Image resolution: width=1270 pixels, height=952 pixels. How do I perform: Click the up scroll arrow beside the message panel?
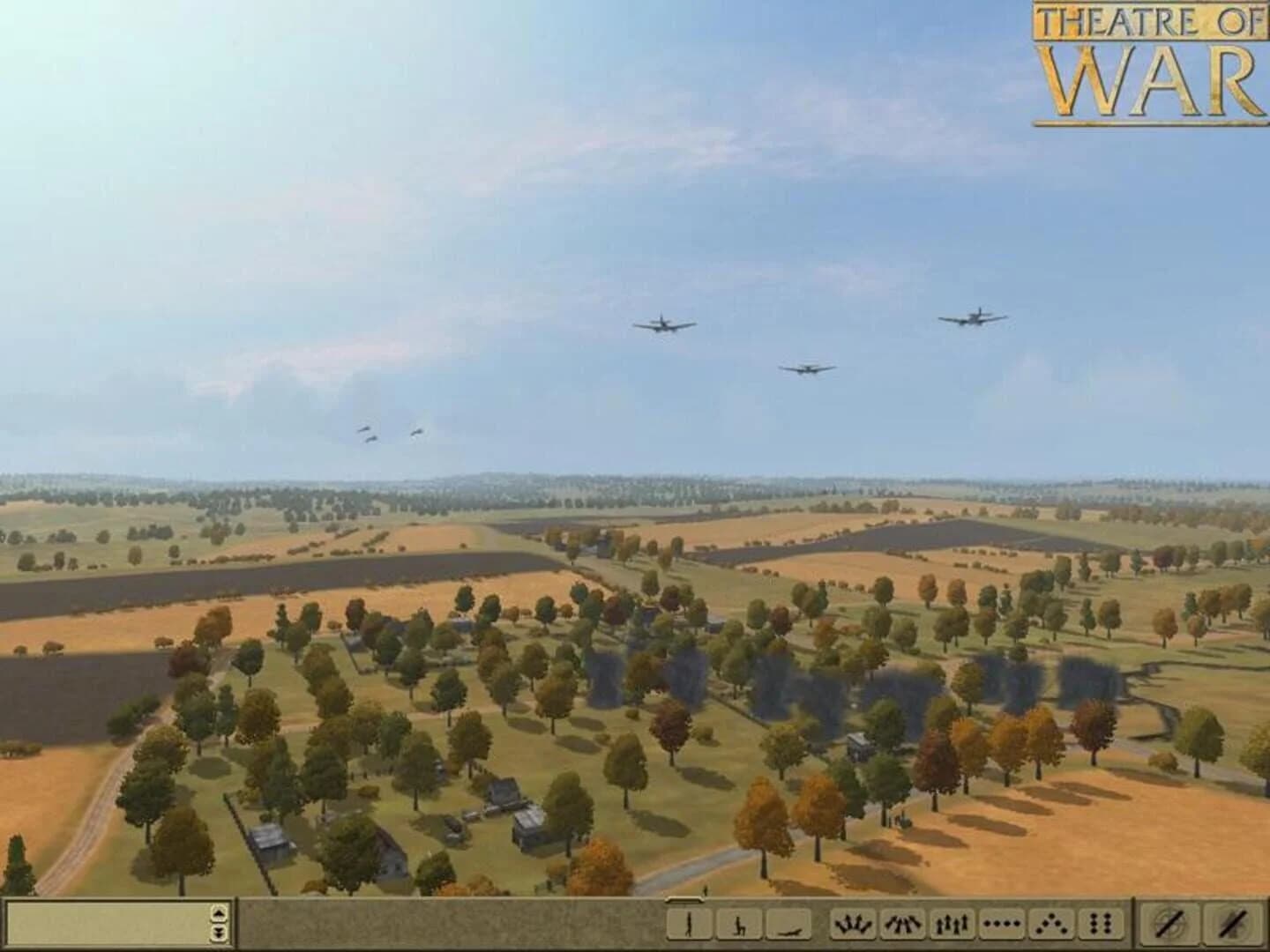click(218, 915)
